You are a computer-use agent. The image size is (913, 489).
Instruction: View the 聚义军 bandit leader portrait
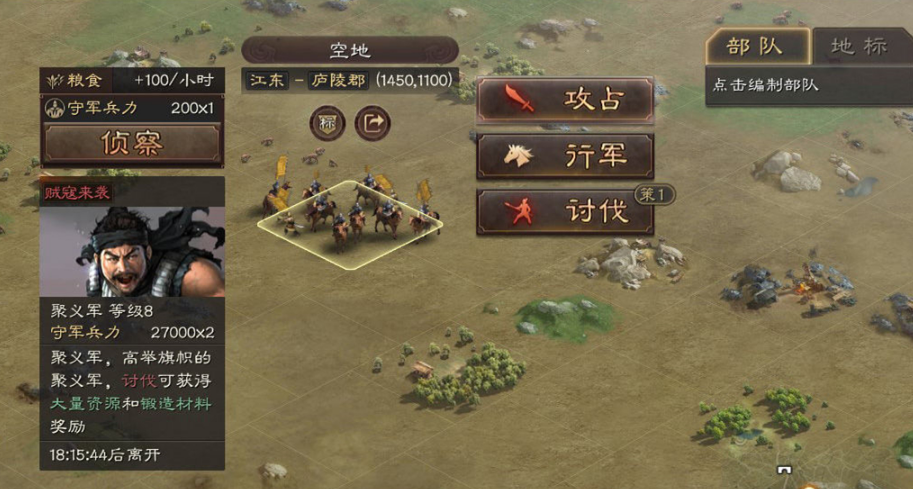click(x=132, y=251)
